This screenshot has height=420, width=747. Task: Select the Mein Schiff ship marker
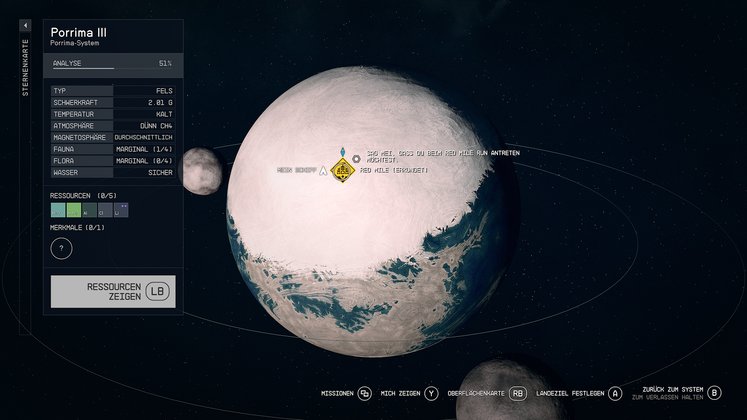click(x=323, y=171)
